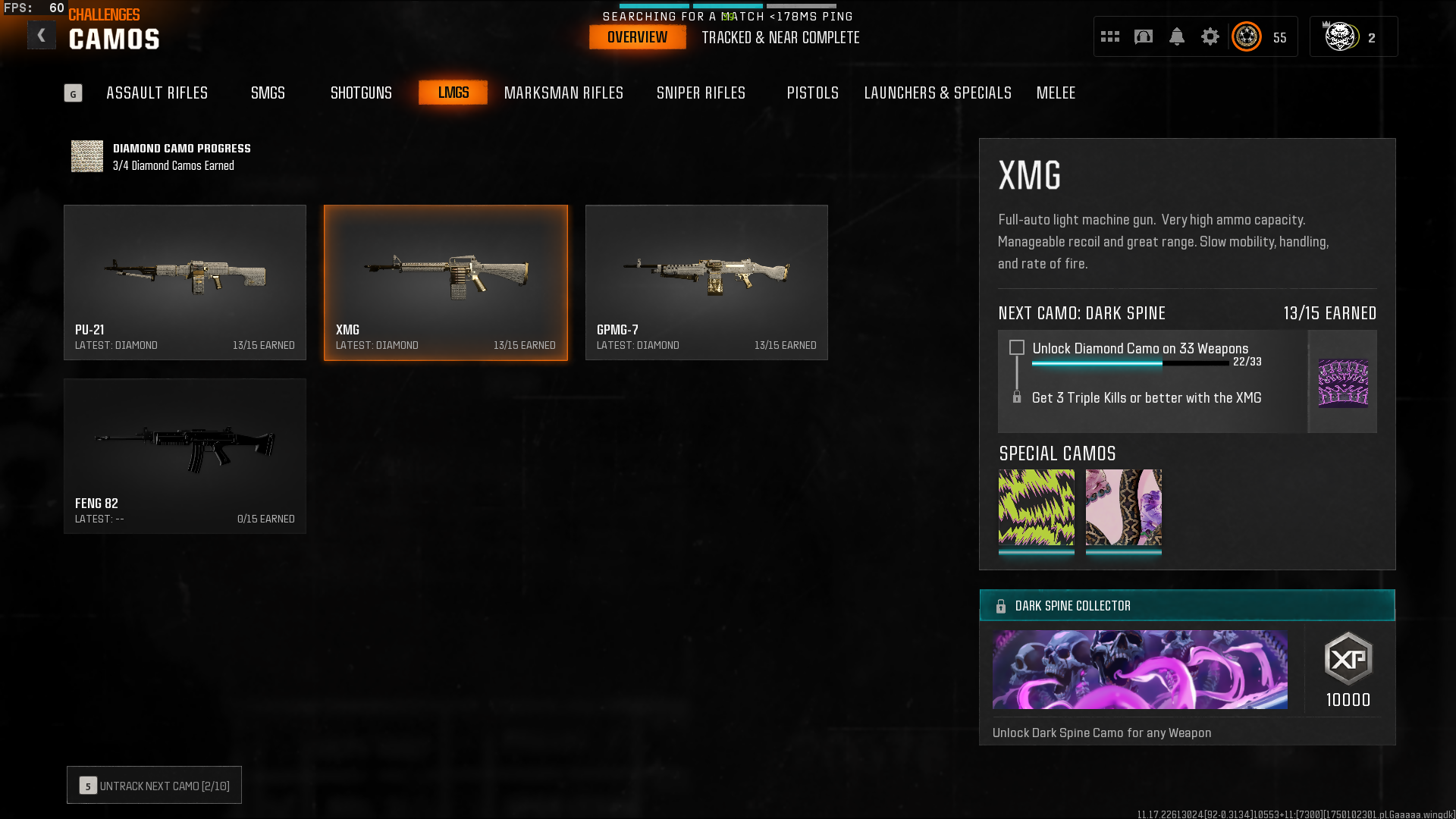The height and width of the screenshot is (819, 1456).
Task: Open the Shotguns camo category
Action: coord(361,93)
